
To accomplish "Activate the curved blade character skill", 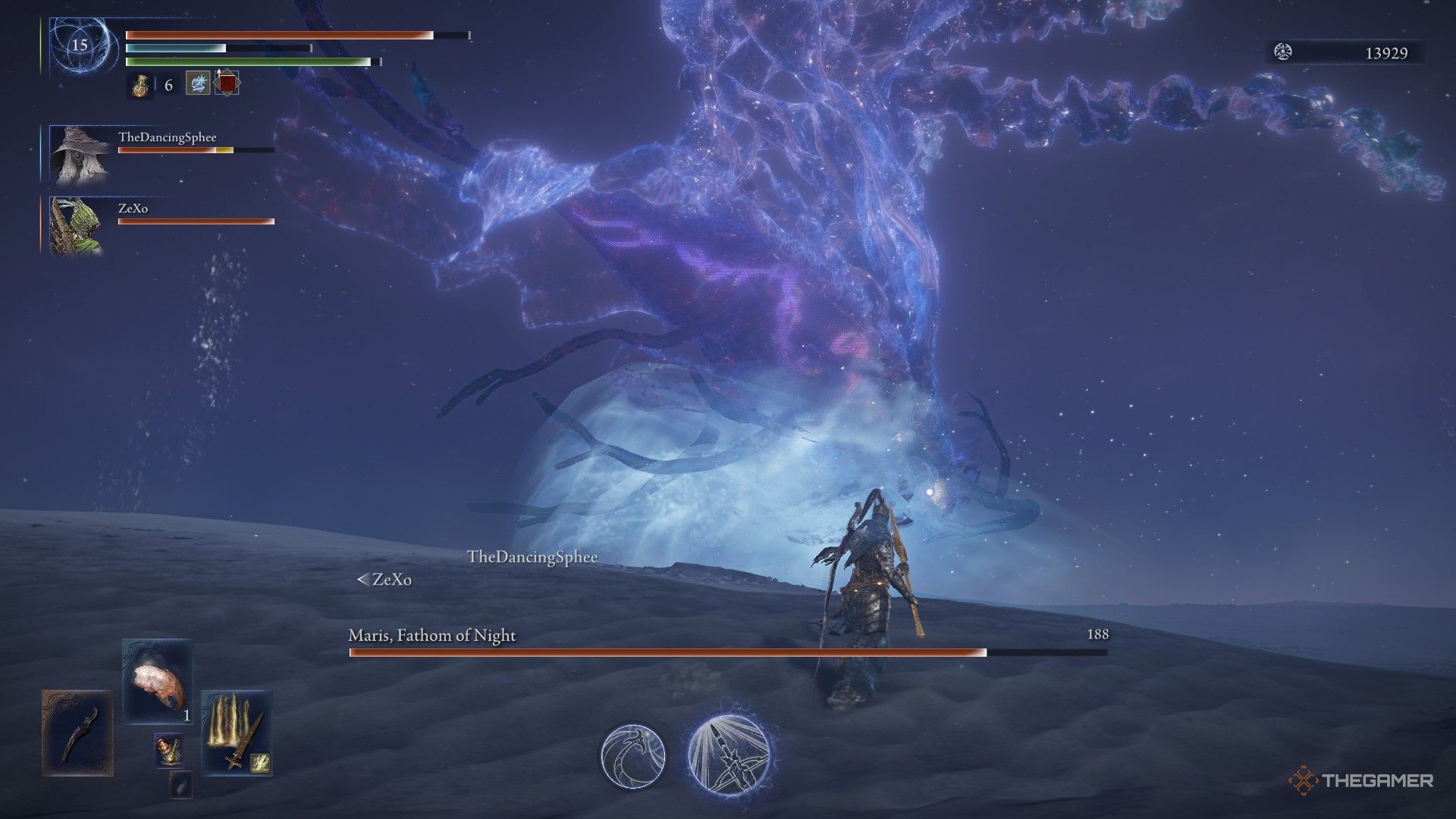I will pos(633,755).
